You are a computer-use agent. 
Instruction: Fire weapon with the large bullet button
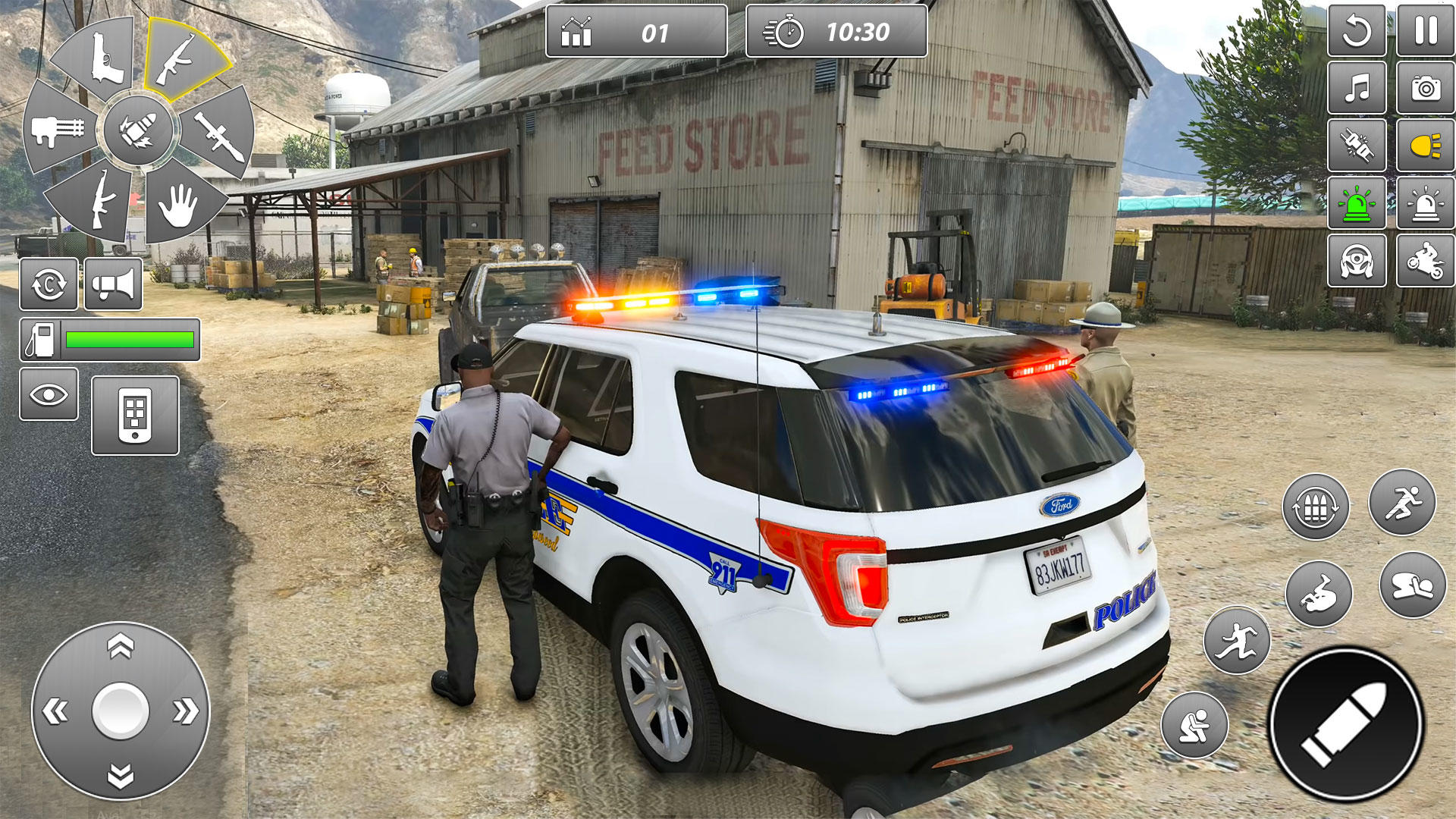click(1346, 723)
